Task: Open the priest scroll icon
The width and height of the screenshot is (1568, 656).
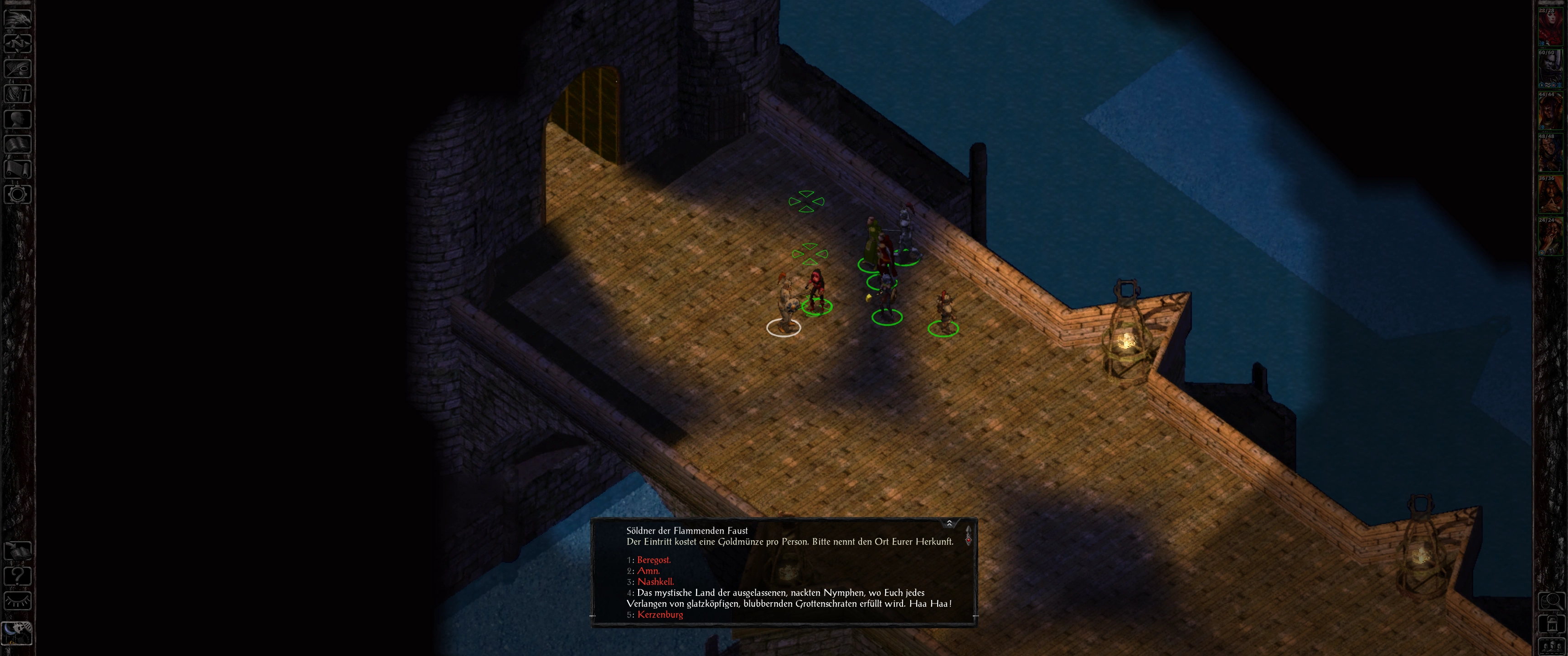Action: (18, 169)
